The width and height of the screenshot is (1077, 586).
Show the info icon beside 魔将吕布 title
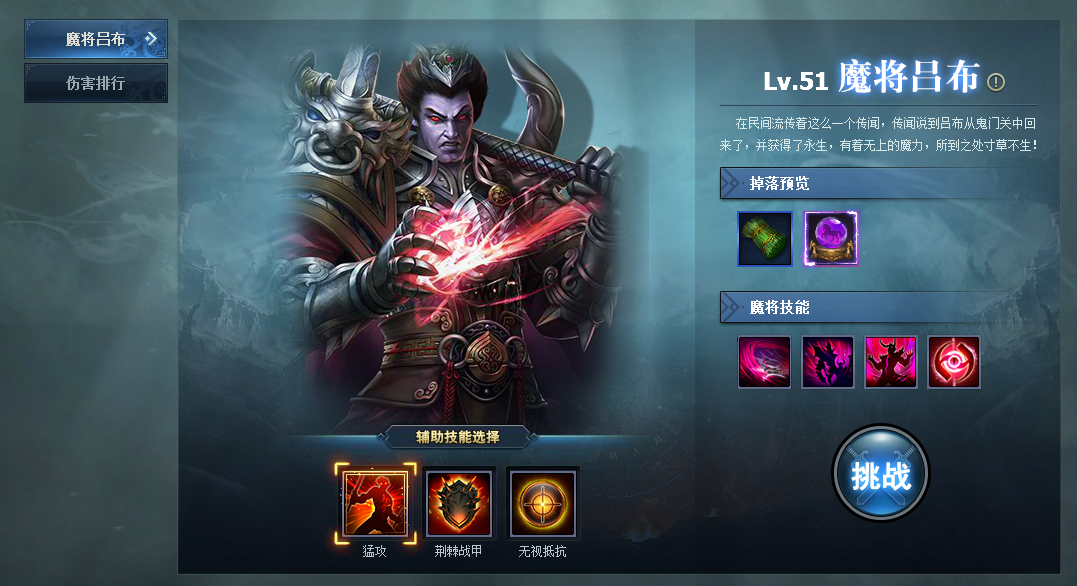(996, 82)
